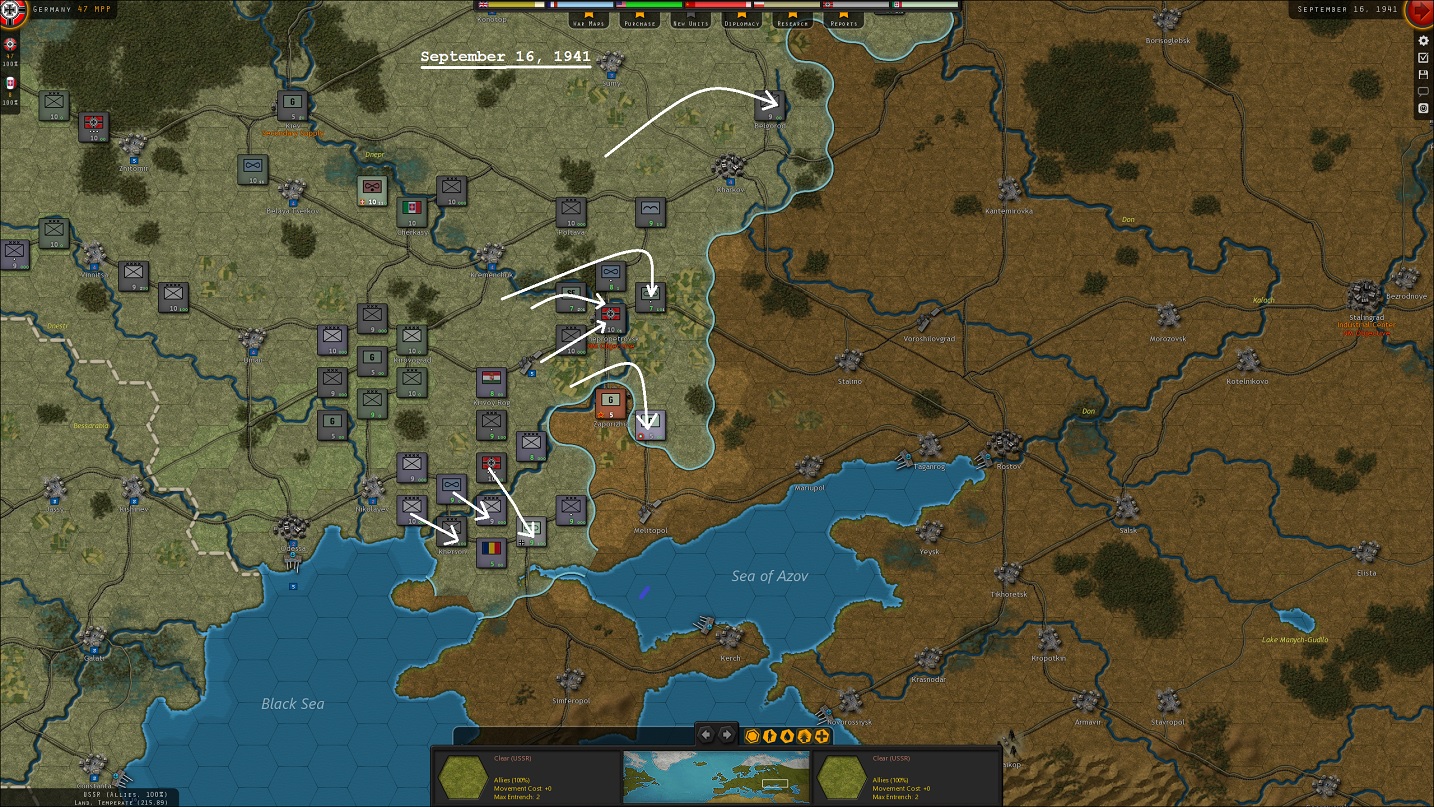The image size is (1434, 807).
Task: Save the game using the floppy disk icon
Action: (1423, 74)
